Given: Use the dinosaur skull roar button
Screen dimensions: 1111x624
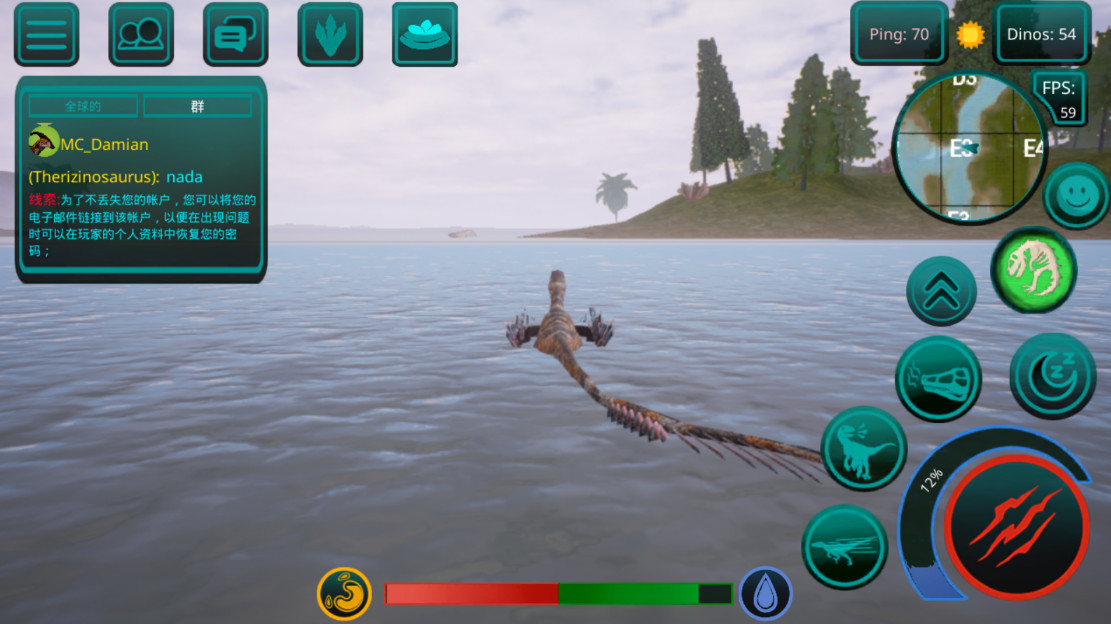Looking at the screenshot, I should [938, 379].
